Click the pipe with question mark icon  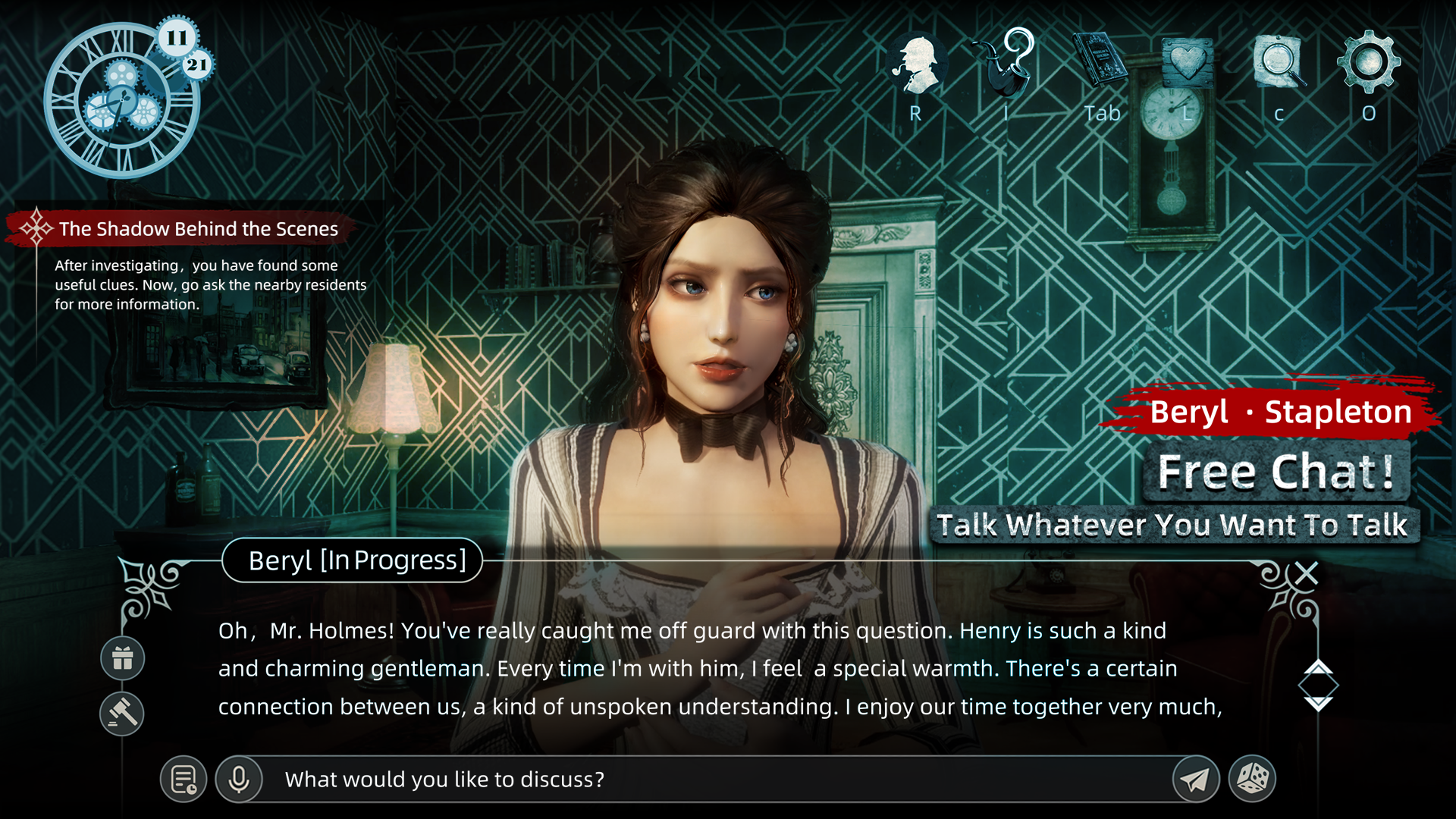1006,64
